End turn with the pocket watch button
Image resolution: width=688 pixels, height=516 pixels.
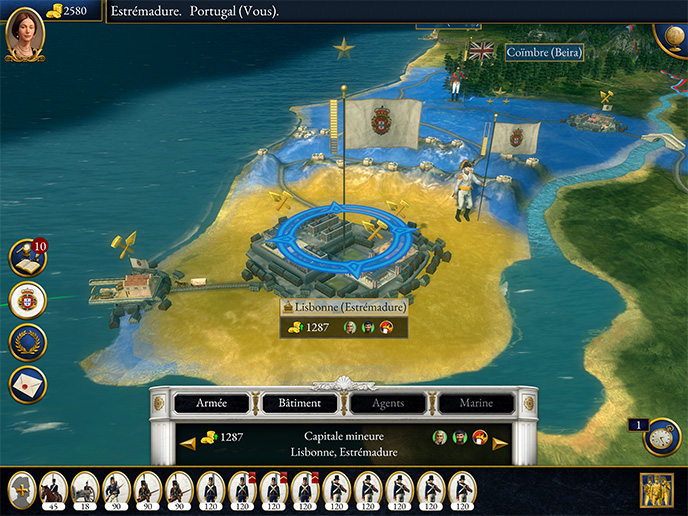point(661,437)
